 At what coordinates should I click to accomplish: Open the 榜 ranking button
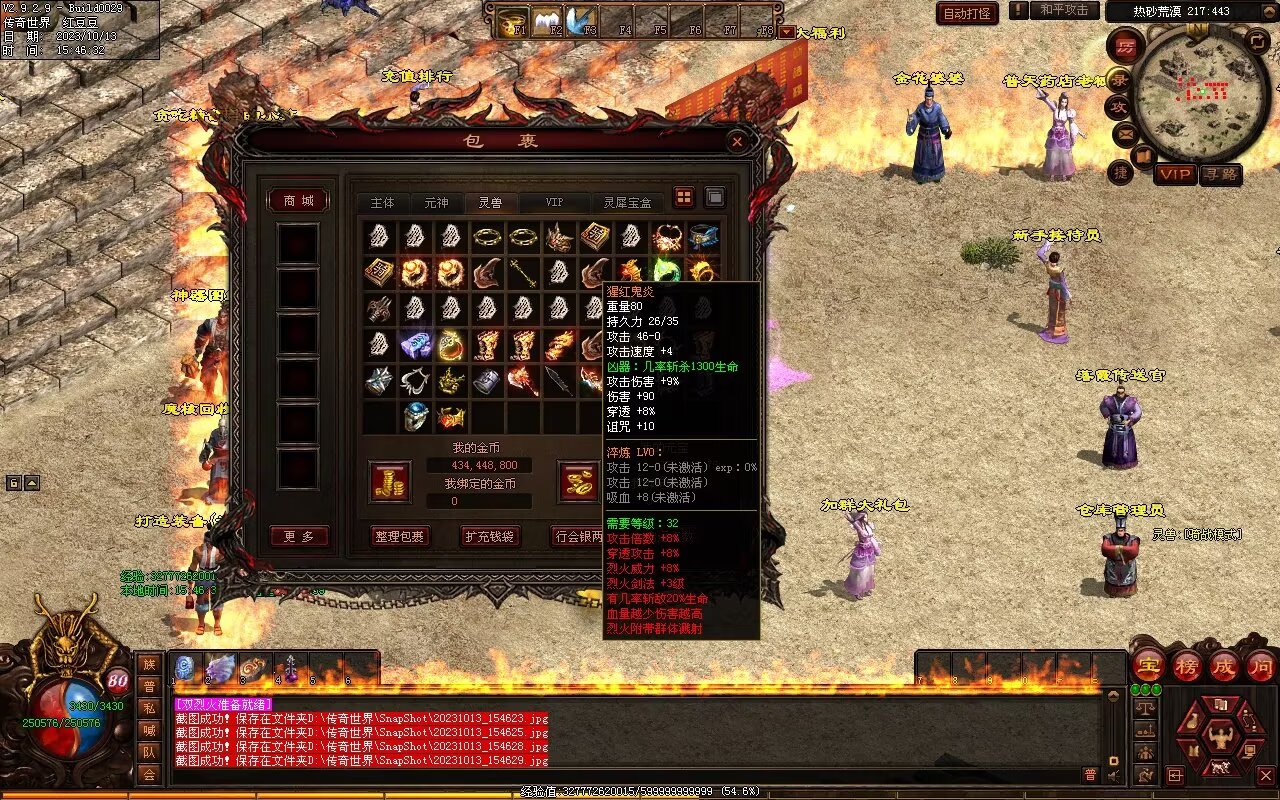(x=1187, y=666)
